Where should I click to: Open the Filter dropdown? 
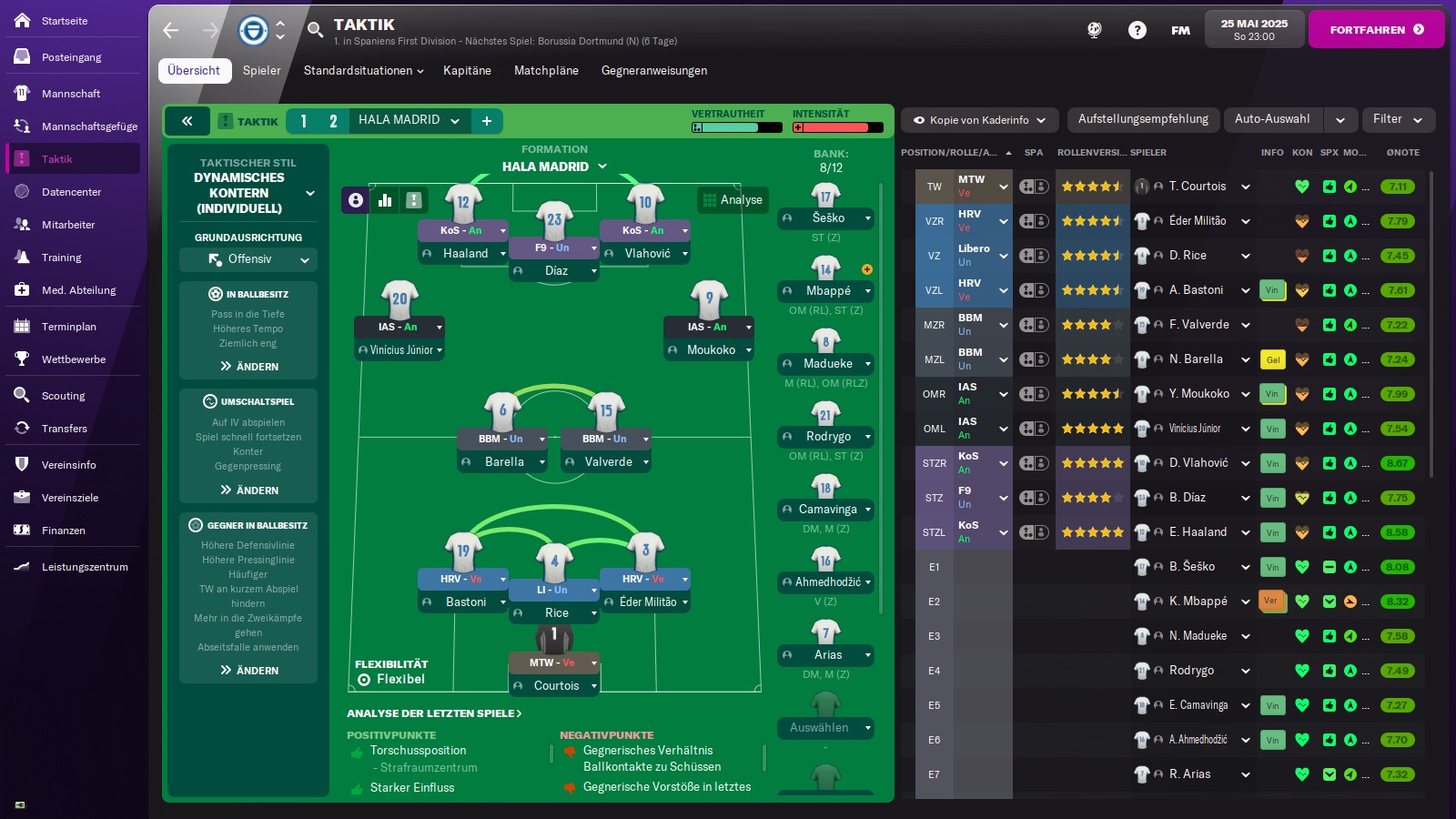pyautogui.click(x=1397, y=119)
